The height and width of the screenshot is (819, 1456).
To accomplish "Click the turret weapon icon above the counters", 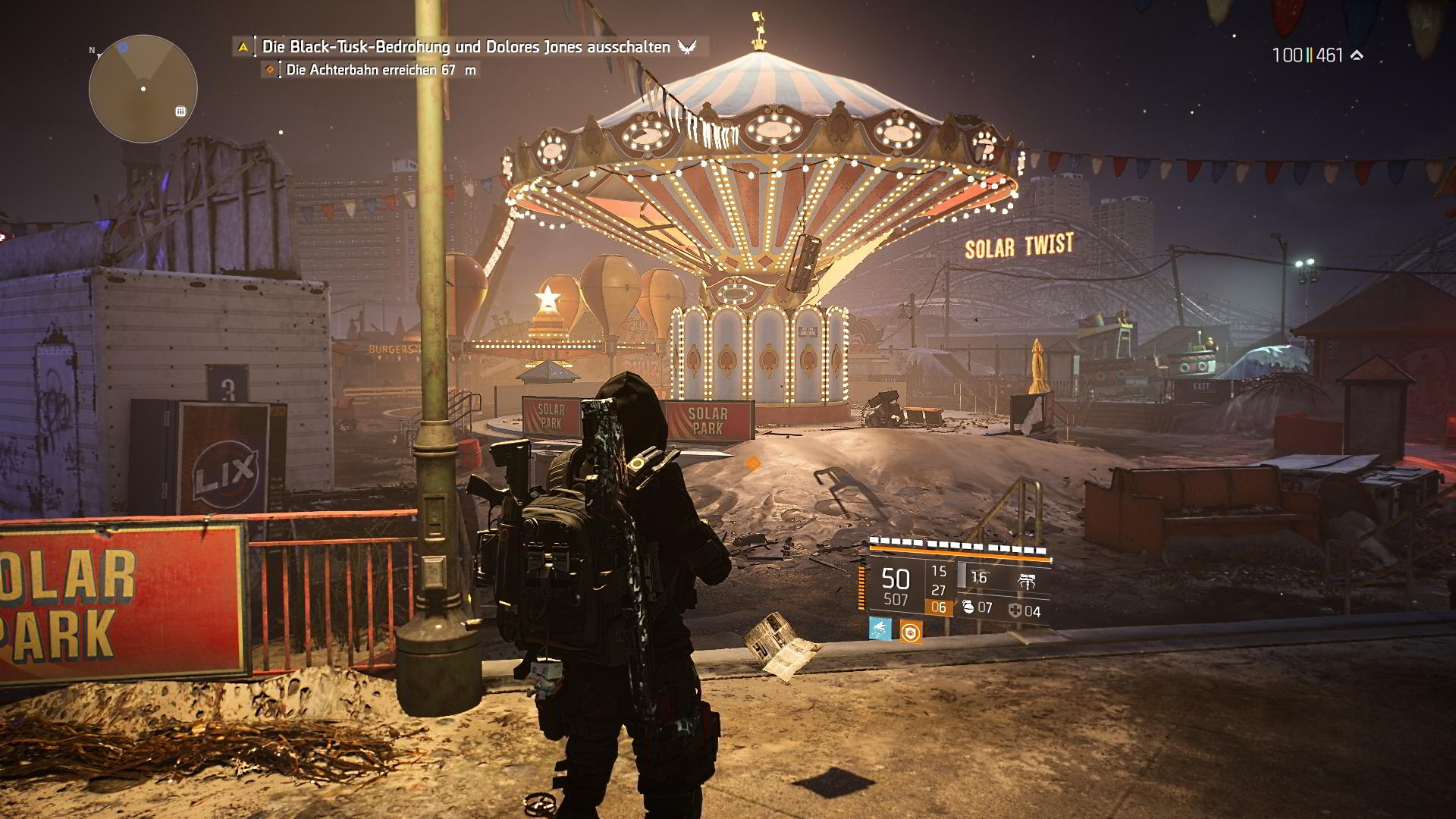I will [x=1027, y=579].
